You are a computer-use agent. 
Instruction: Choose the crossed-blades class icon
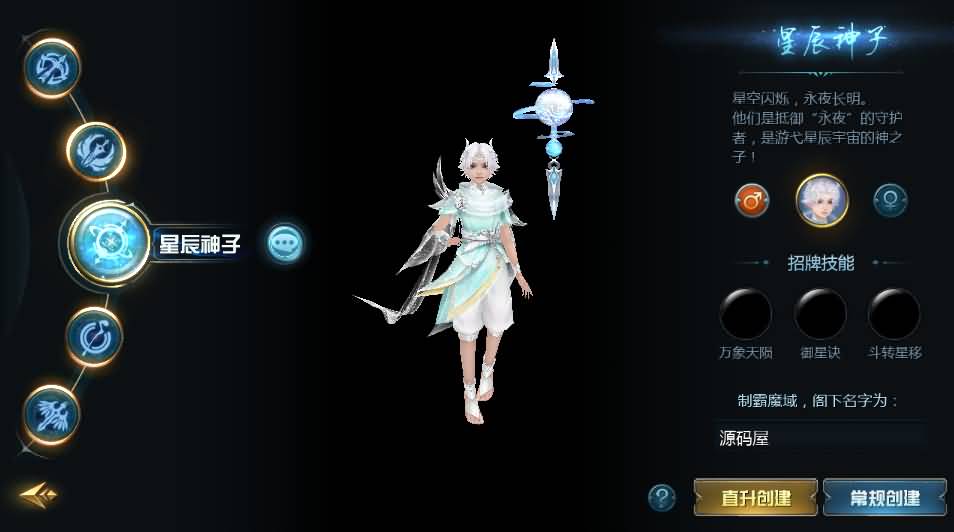tap(96, 151)
